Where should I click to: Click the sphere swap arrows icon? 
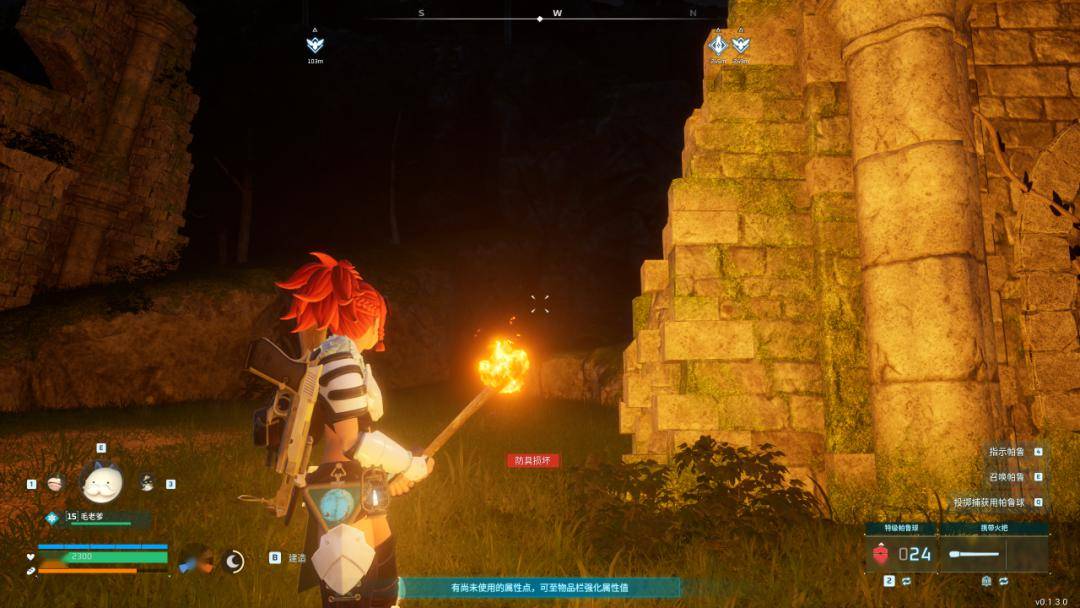pos(905,581)
